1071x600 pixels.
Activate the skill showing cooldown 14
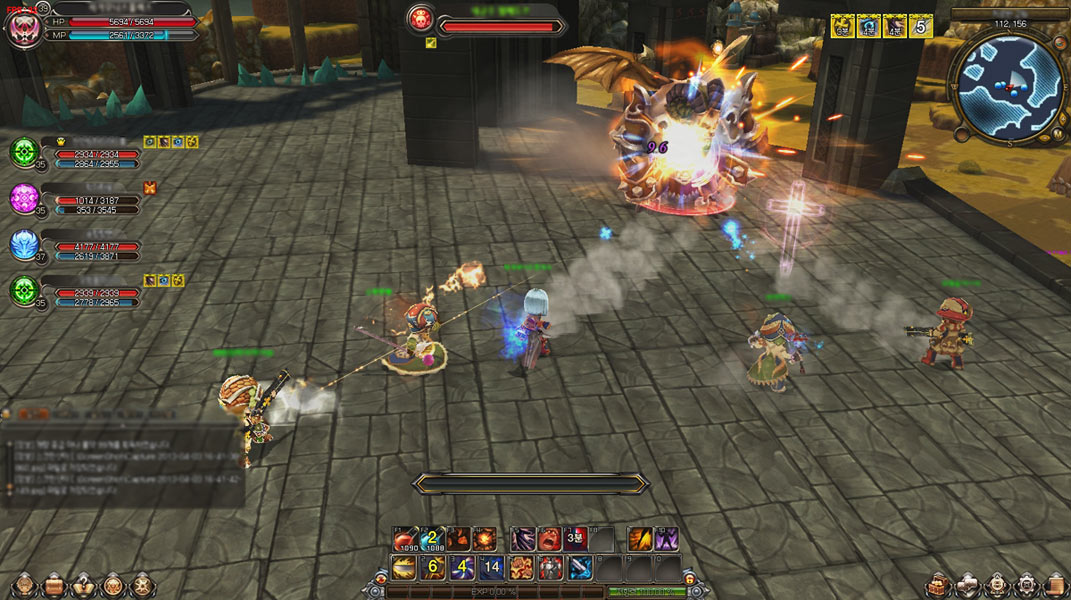(x=491, y=568)
